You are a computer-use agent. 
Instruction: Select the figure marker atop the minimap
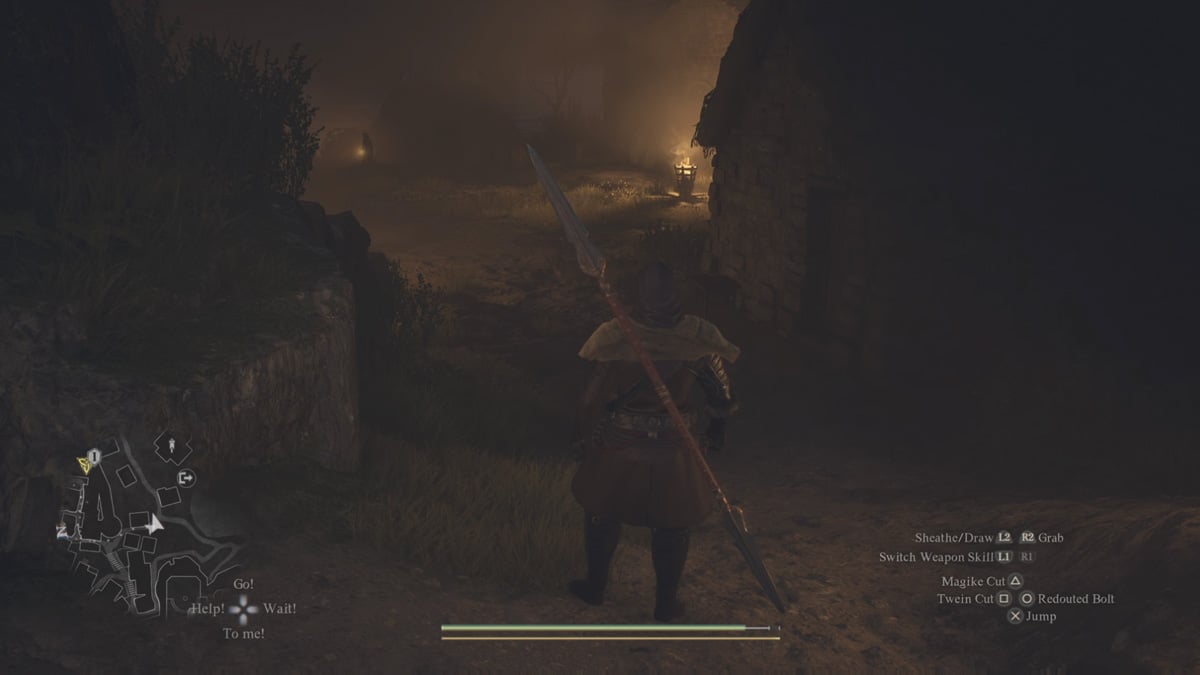pyautogui.click(x=172, y=444)
